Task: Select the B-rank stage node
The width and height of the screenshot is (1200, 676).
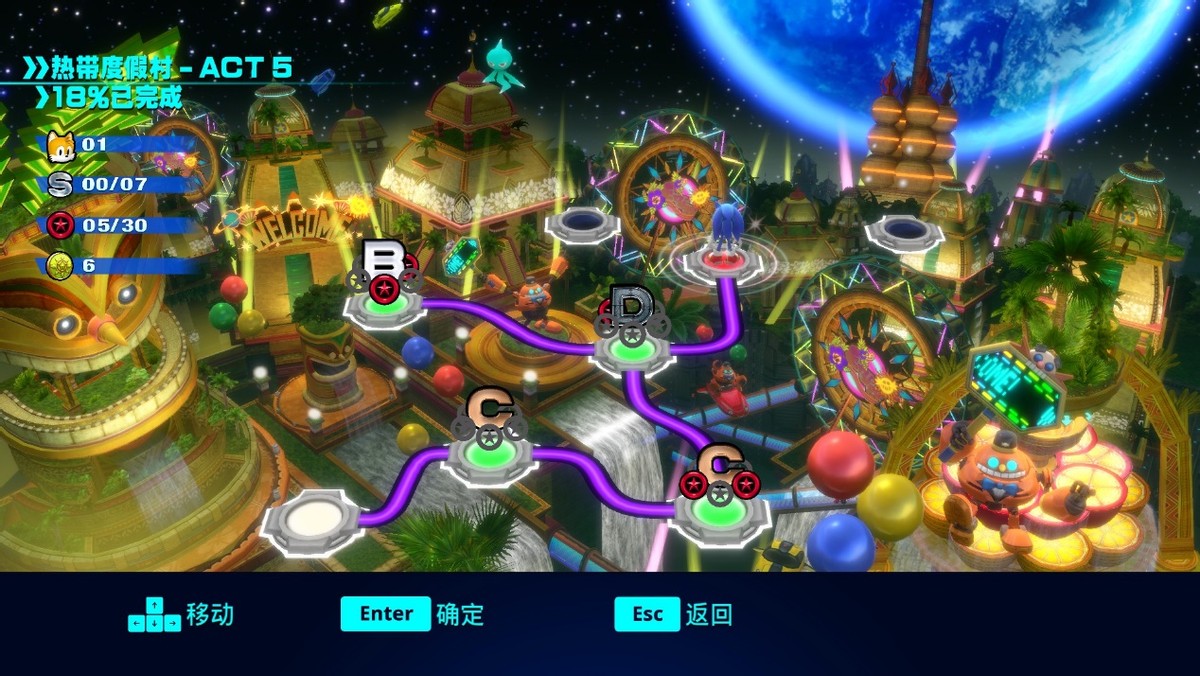Action: (385, 301)
